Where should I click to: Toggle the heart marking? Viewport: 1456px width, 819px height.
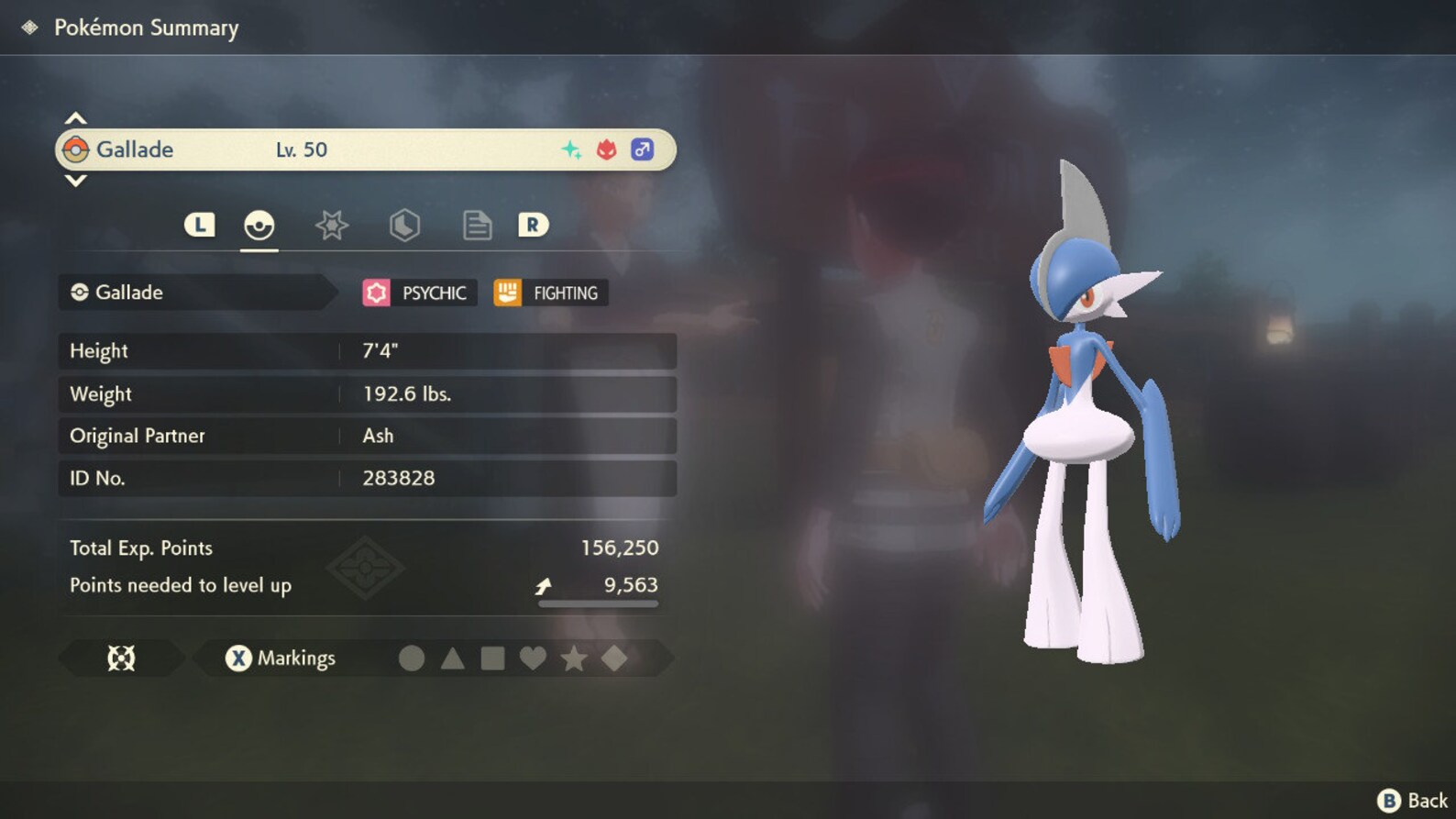(x=533, y=658)
